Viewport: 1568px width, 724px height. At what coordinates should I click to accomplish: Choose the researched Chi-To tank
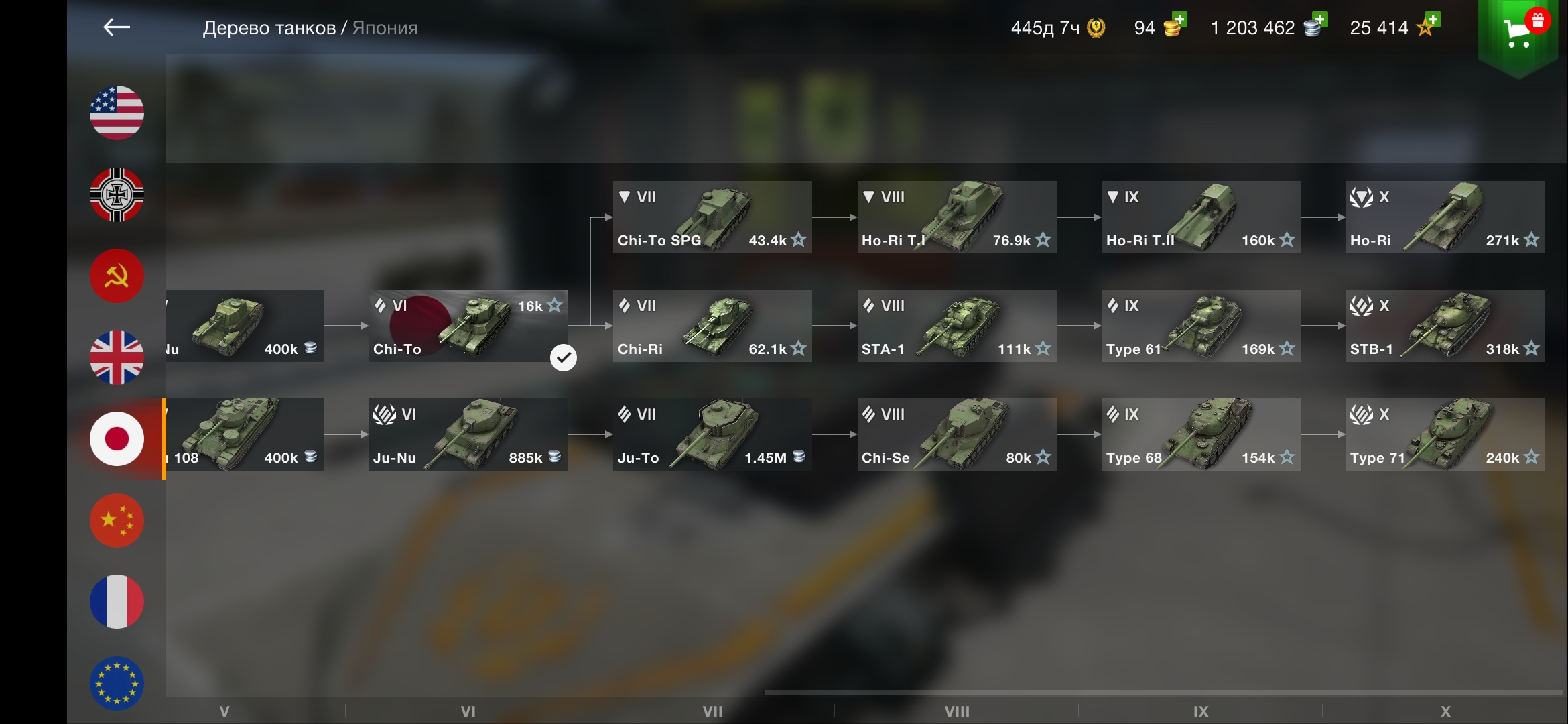coord(468,326)
